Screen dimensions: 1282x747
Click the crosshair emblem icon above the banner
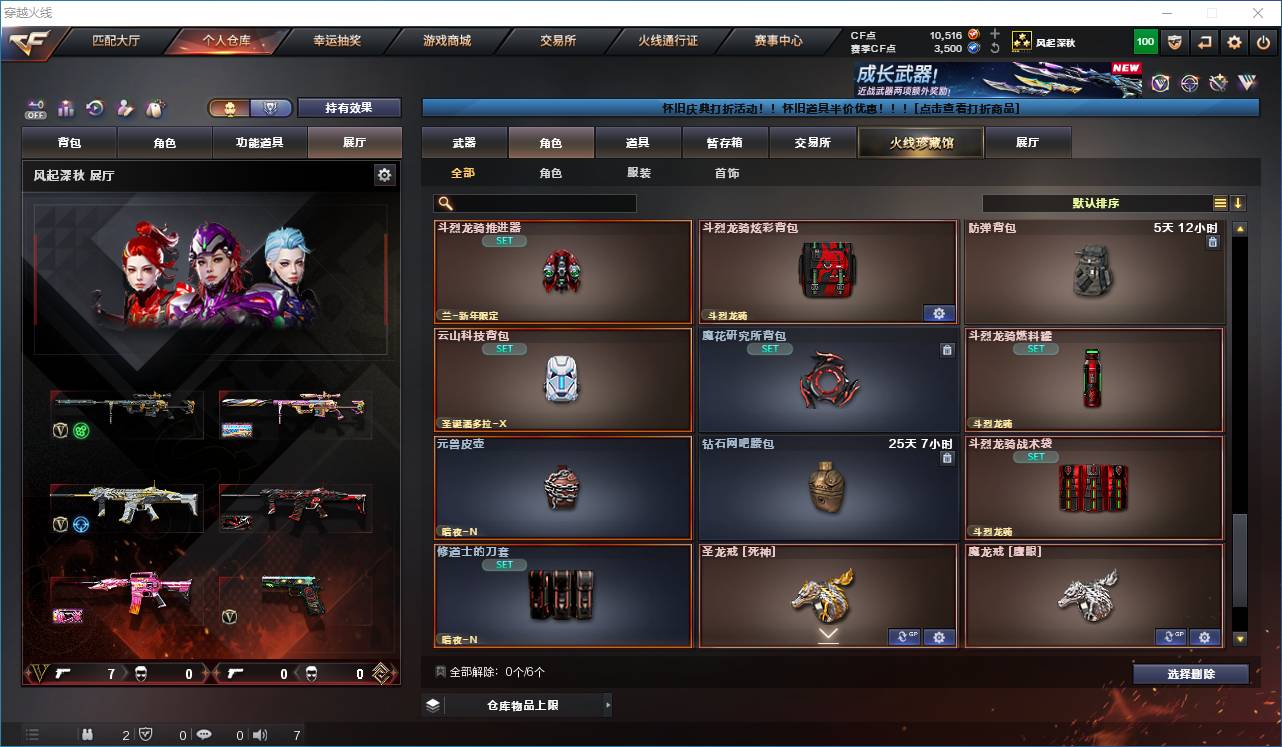click(x=1189, y=82)
